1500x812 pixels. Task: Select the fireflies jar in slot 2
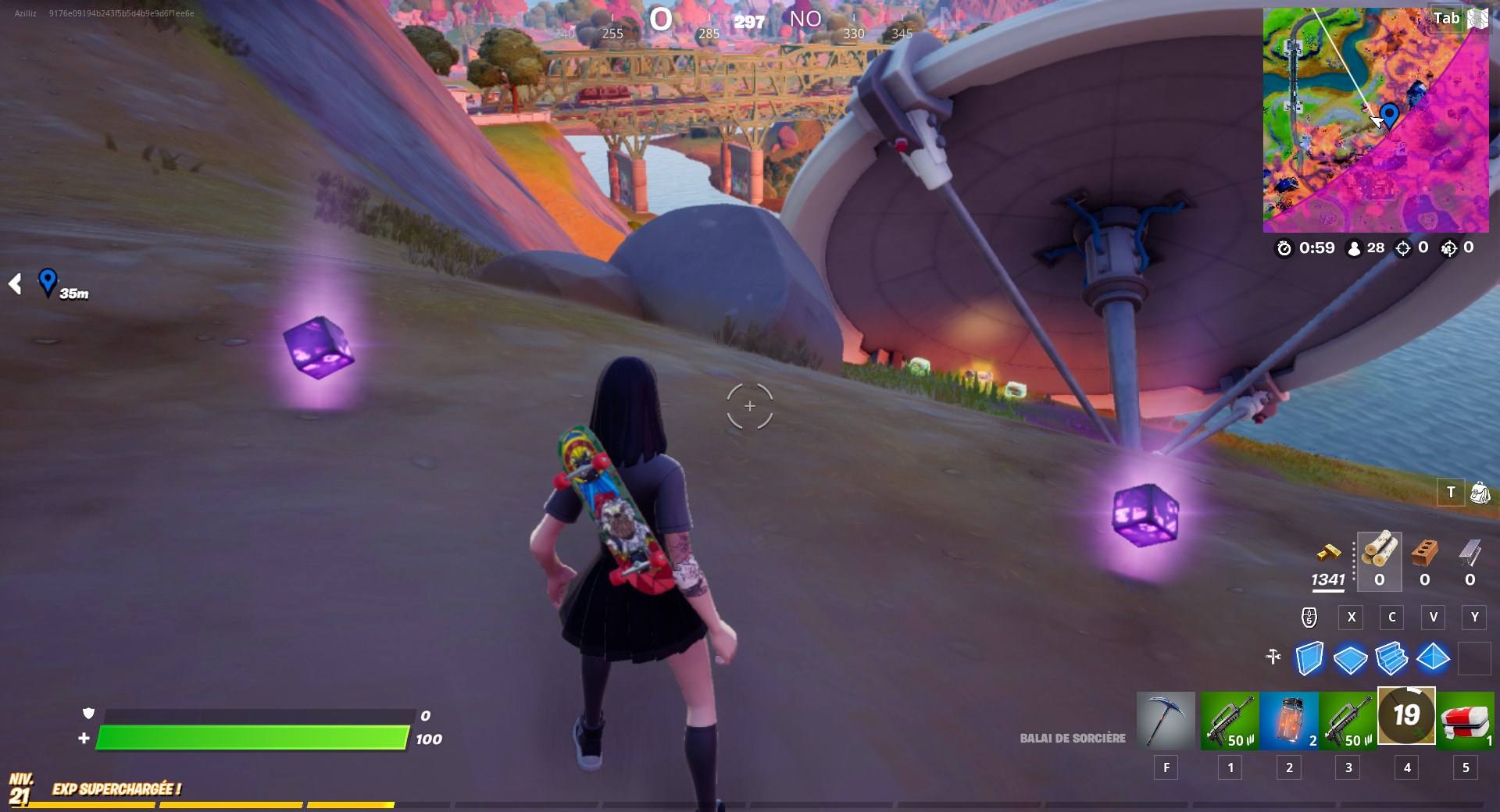click(x=1288, y=720)
